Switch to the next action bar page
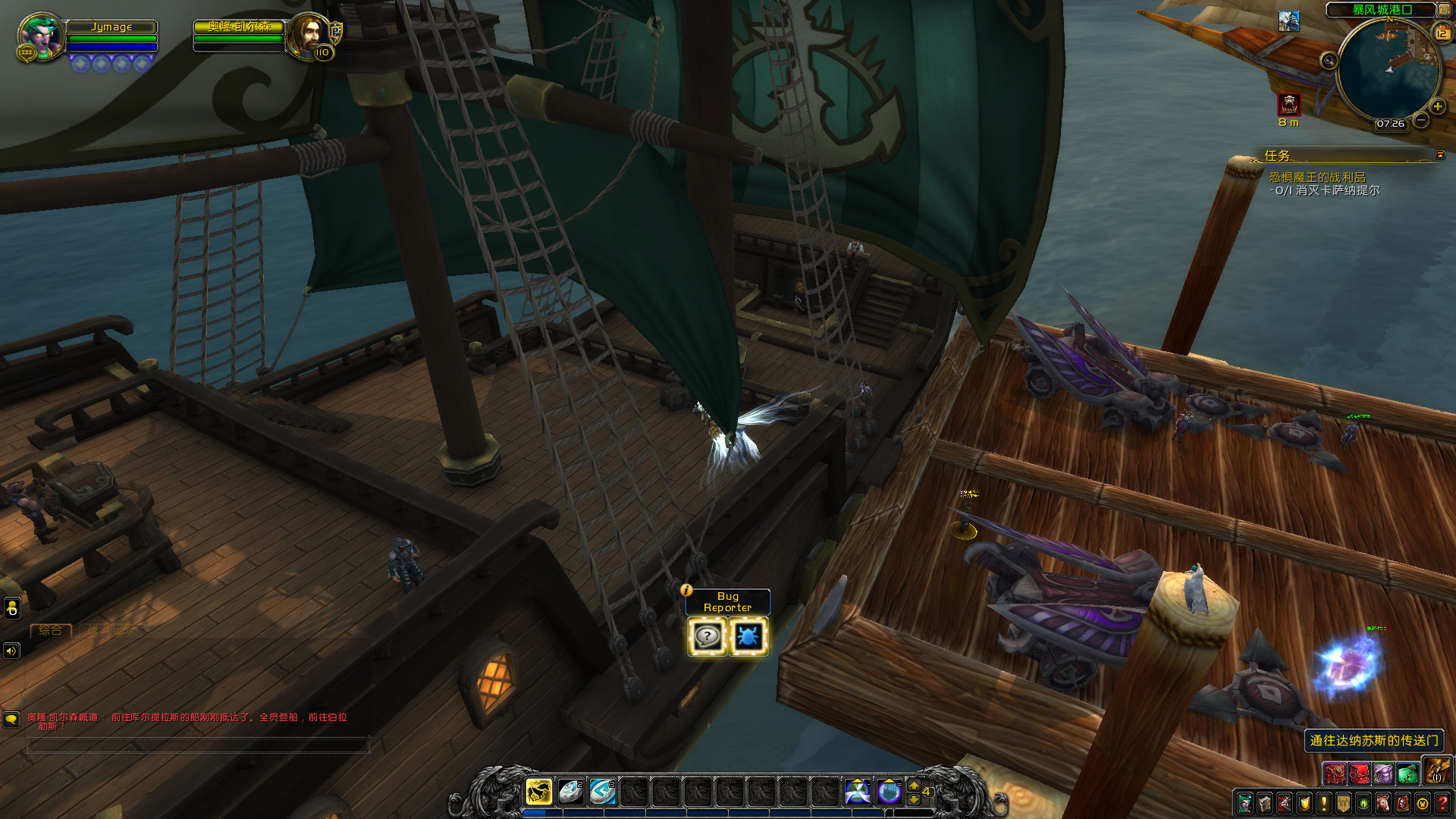 (914, 786)
